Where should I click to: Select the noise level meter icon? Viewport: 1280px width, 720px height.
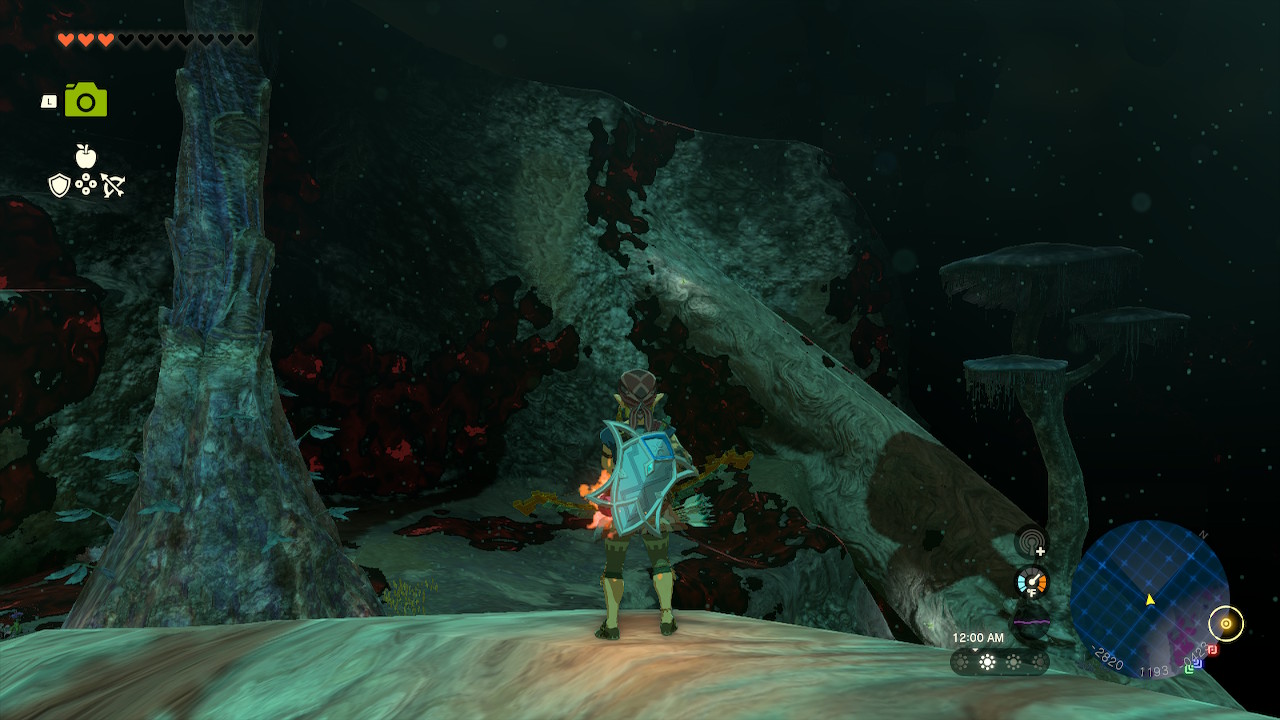(x=1031, y=620)
